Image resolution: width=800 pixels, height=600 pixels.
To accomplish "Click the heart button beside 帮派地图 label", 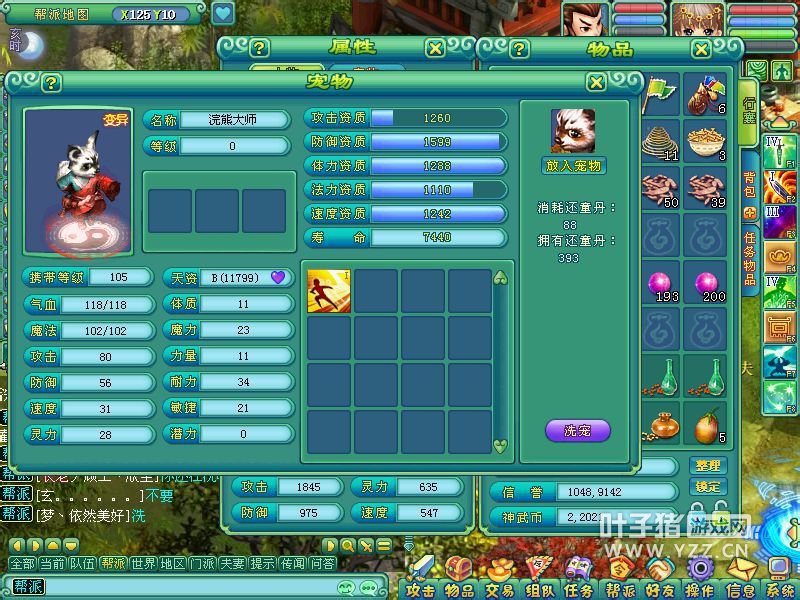I will pyautogui.click(x=223, y=14).
